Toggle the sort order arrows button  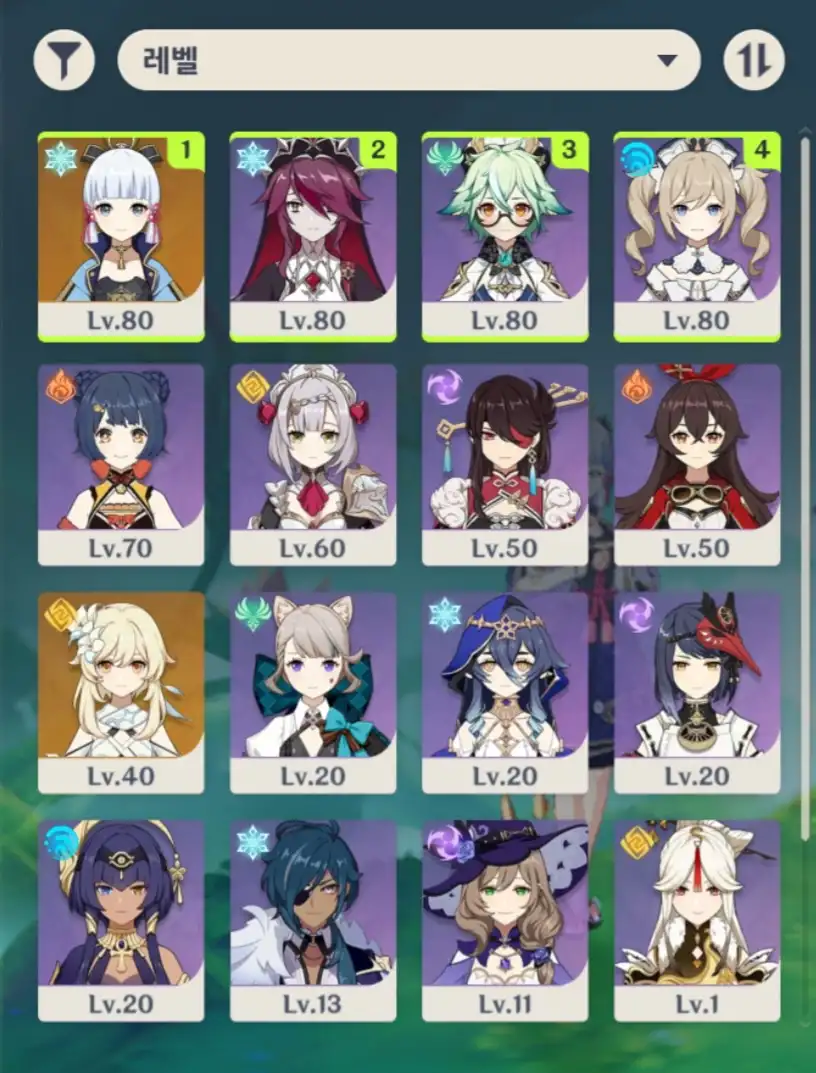pyautogui.click(x=753, y=61)
